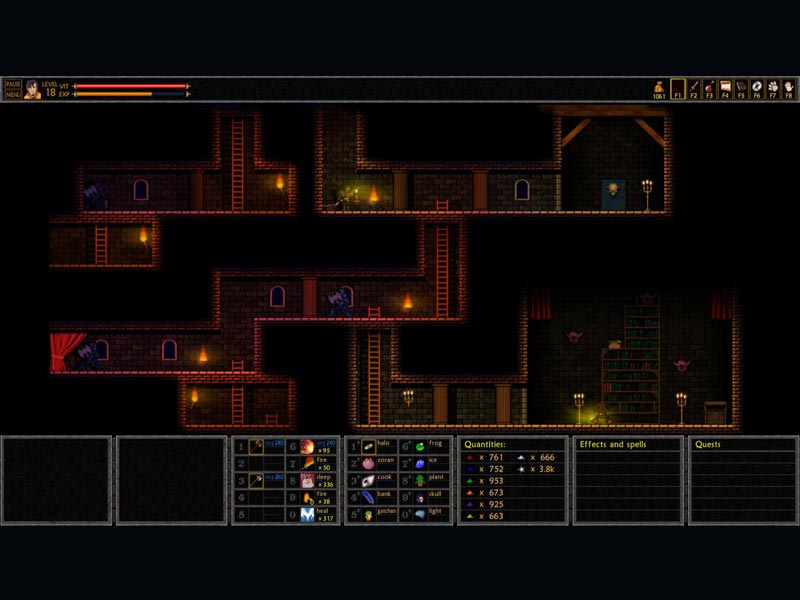Select the fireball spell in slot 6
This screenshot has width=800, height=600.
[x=309, y=447]
